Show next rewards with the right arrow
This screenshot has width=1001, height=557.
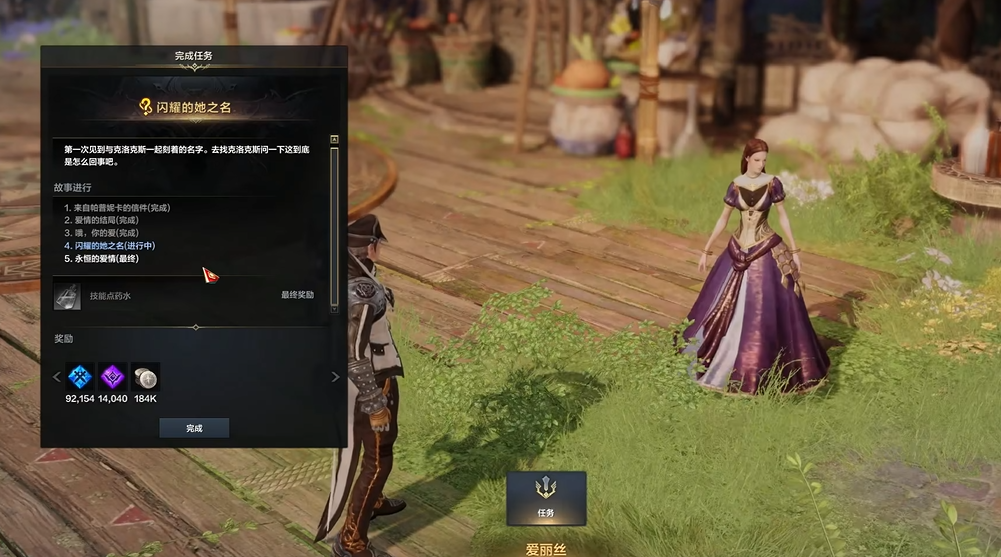click(335, 377)
